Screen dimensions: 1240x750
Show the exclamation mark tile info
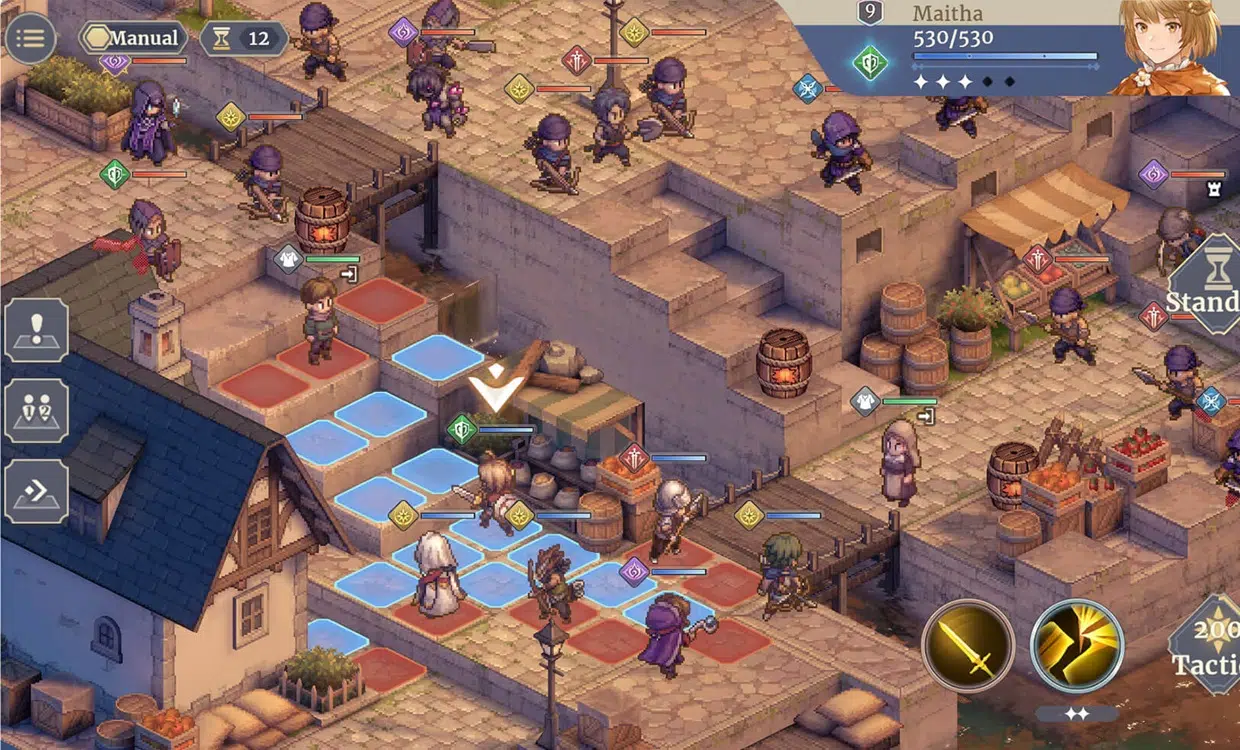pyautogui.click(x=37, y=330)
